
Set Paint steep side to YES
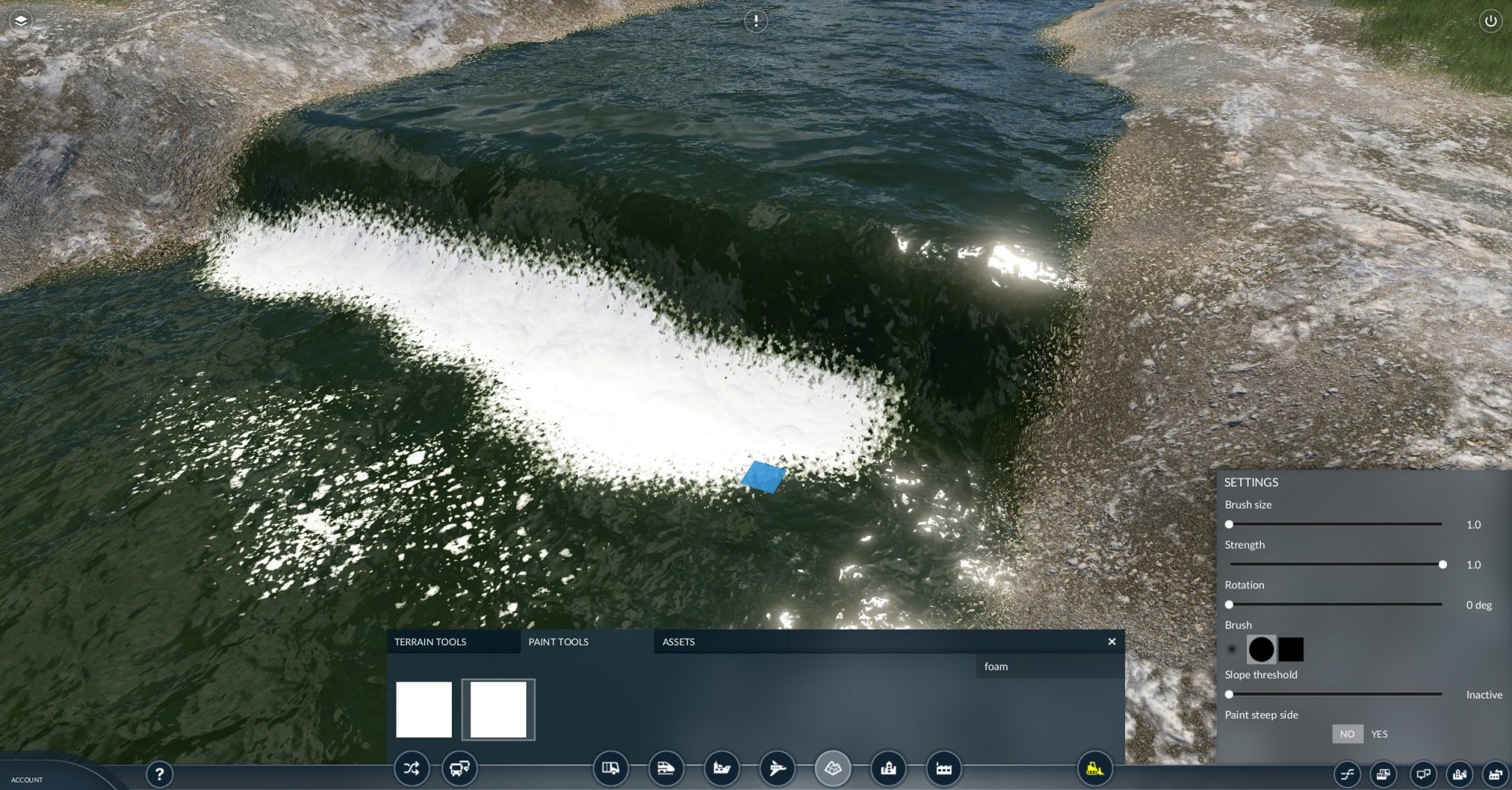click(1380, 734)
